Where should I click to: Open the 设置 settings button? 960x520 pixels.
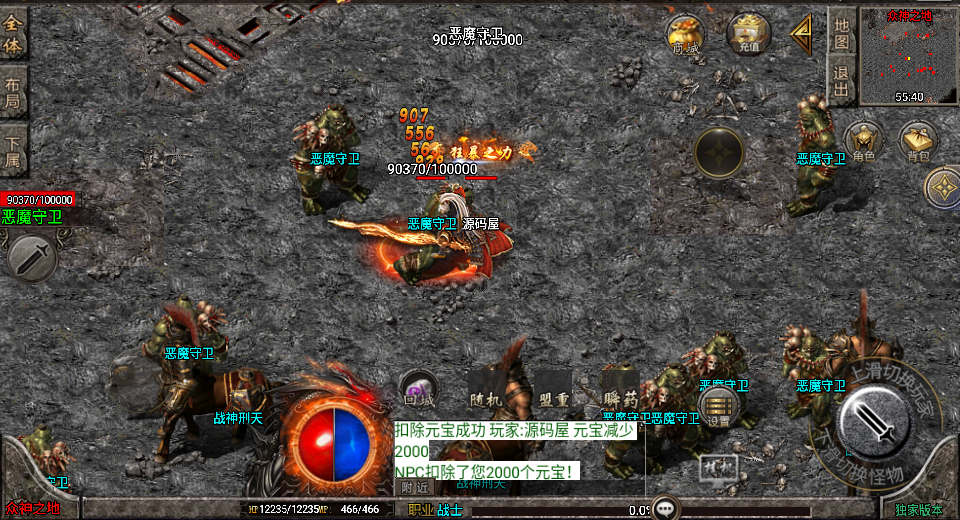718,406
